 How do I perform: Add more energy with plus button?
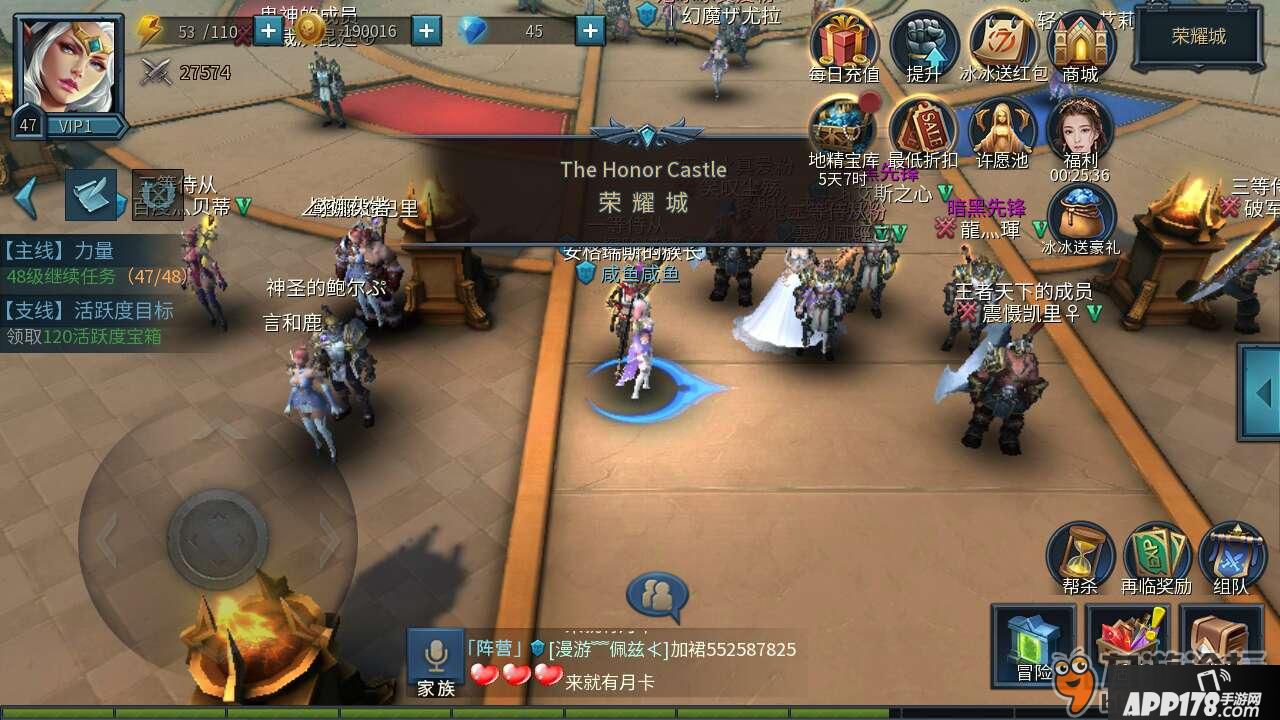[x=268, y=31]
